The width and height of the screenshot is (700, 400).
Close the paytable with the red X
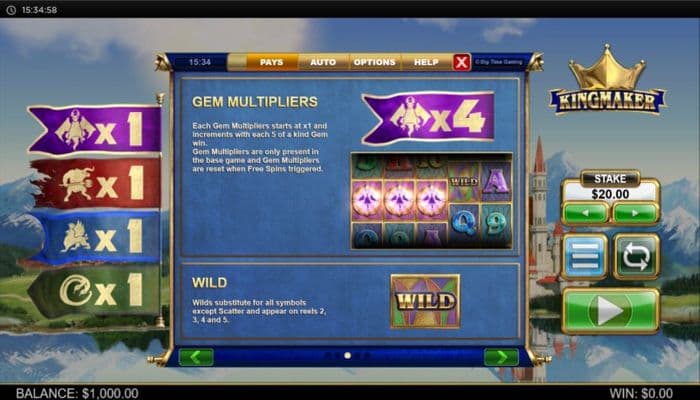tap(461, 62)
